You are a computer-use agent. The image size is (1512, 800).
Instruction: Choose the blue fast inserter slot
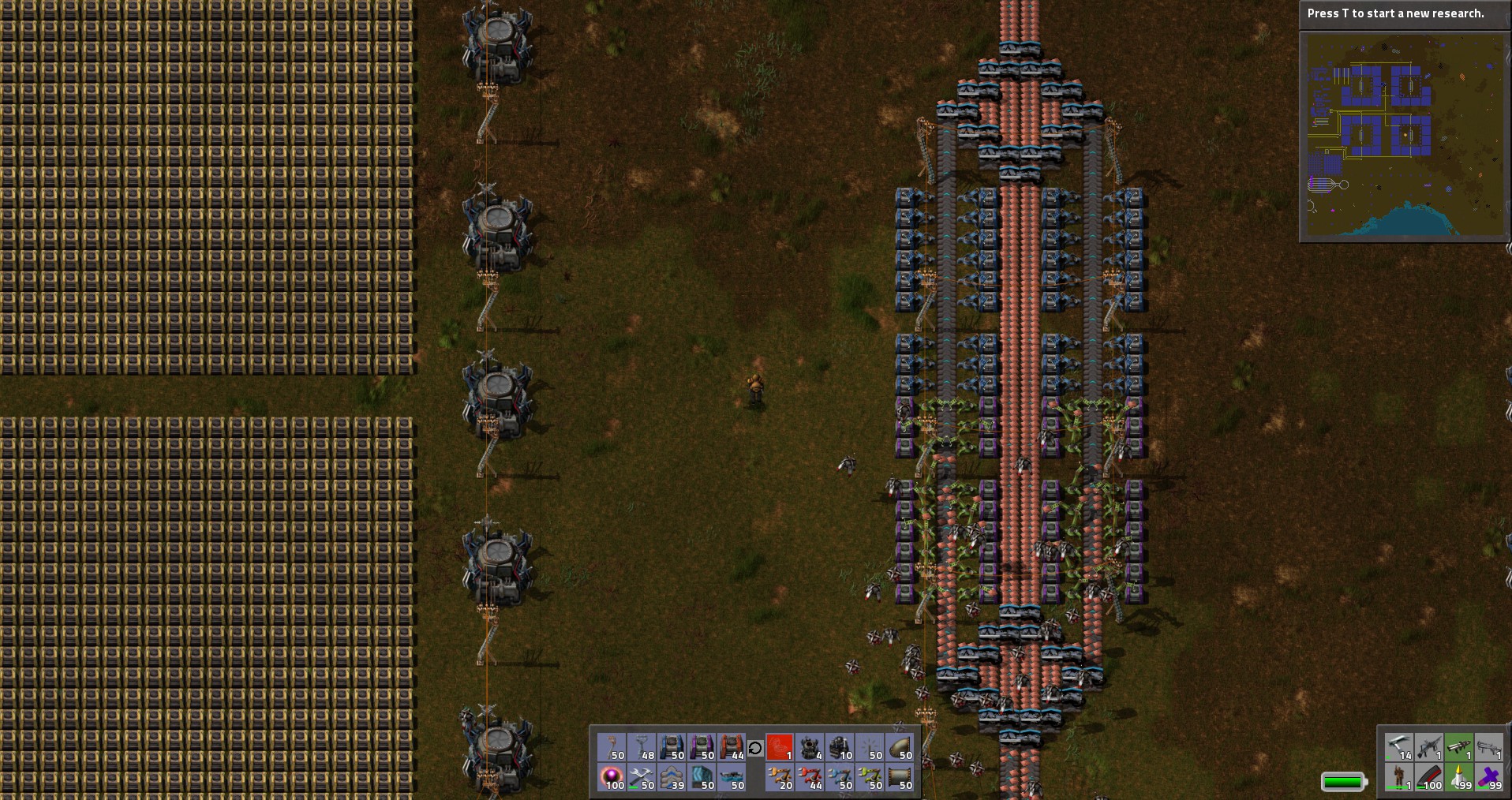(840, 777)
